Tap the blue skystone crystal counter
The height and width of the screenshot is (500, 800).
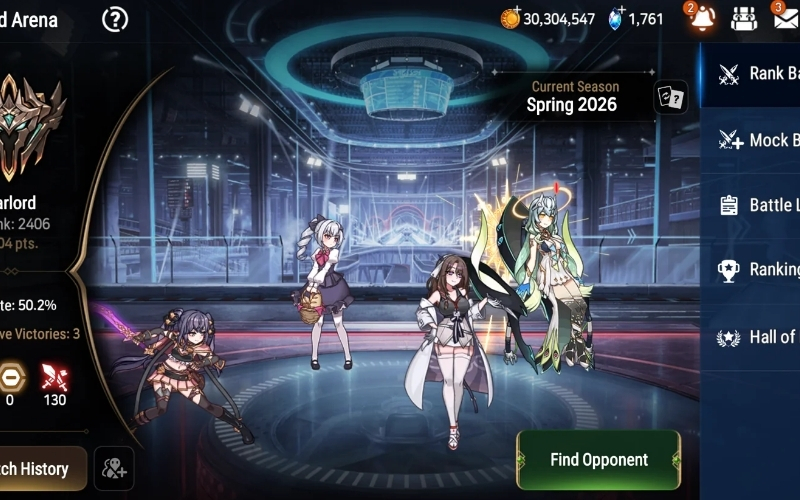tap(636, 19)
